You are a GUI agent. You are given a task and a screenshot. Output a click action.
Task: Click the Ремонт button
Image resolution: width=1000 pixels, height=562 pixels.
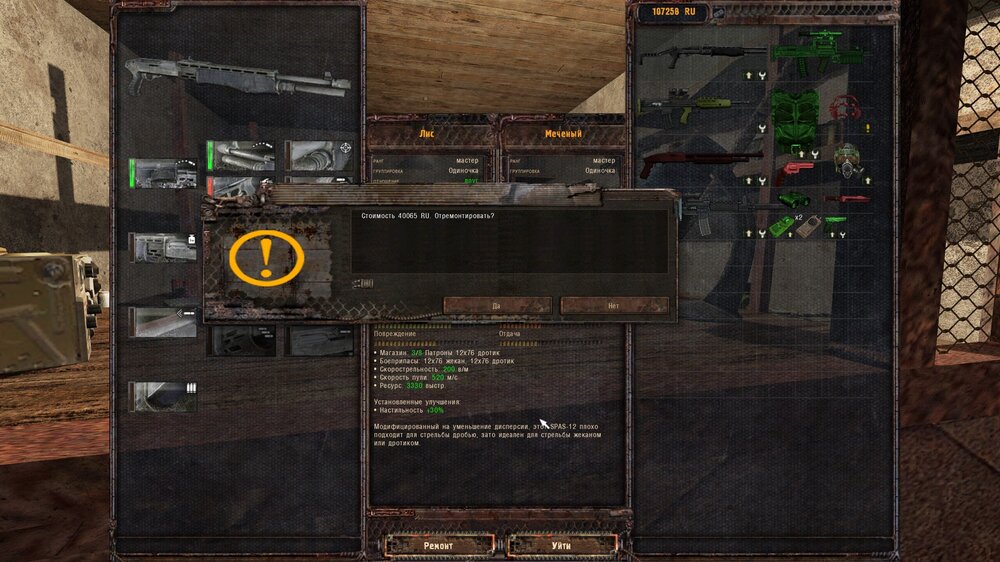point(439,545)
